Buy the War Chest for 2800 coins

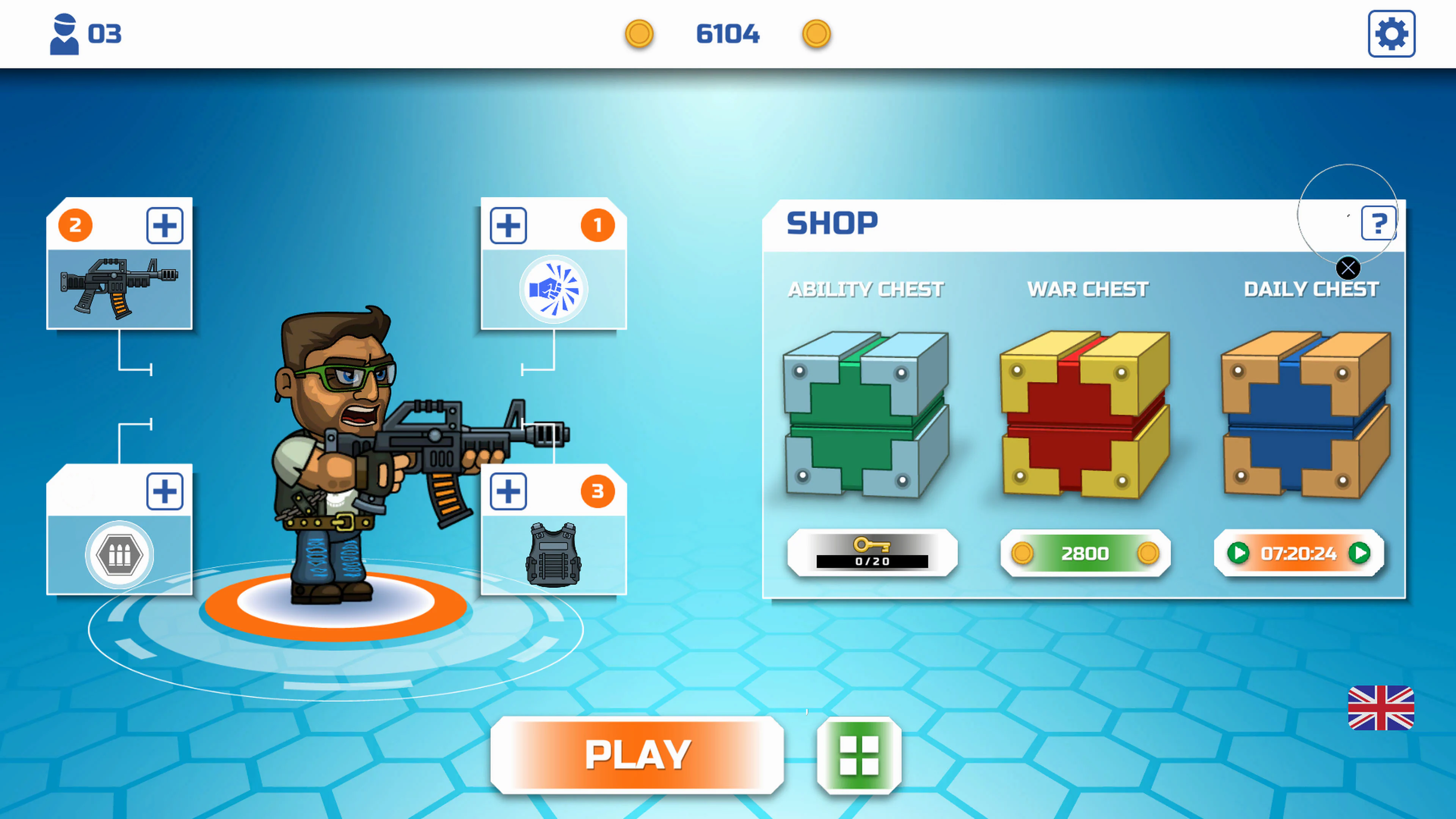tap(1085, 554)
